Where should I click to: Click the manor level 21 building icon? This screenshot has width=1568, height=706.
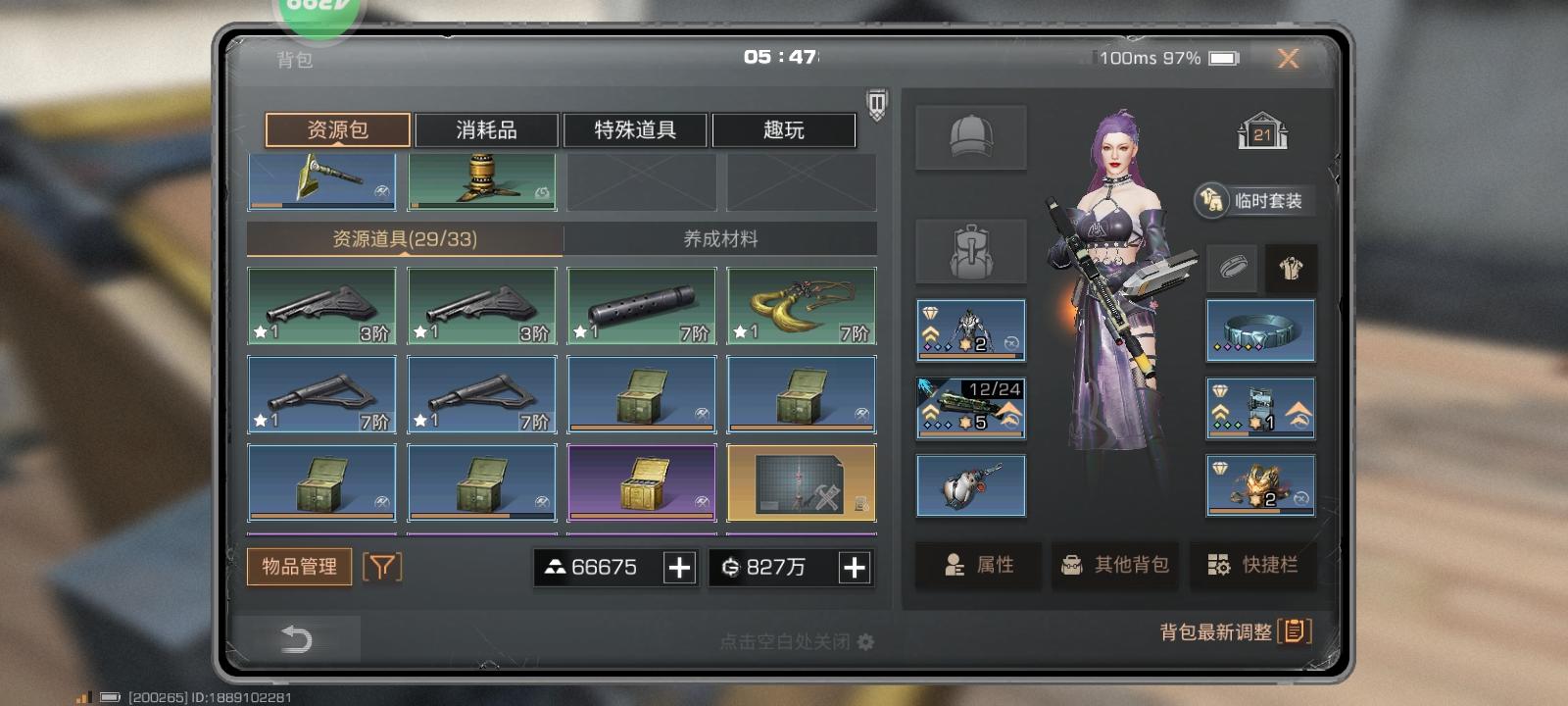1262,132
